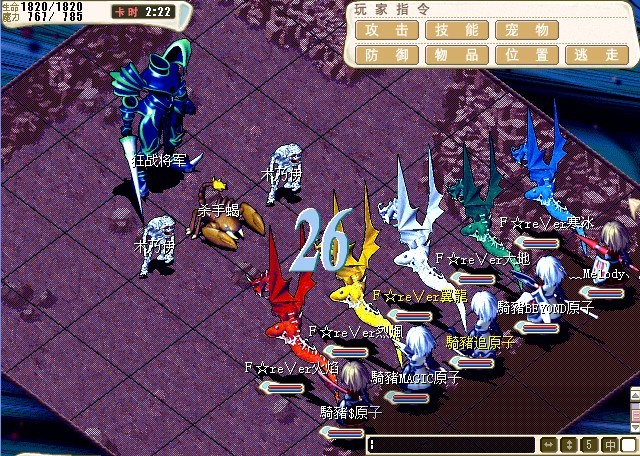This screenshot has height=456, width=640.
Task: Click the horizontal arrows chat button
Action: click(549, 444)
